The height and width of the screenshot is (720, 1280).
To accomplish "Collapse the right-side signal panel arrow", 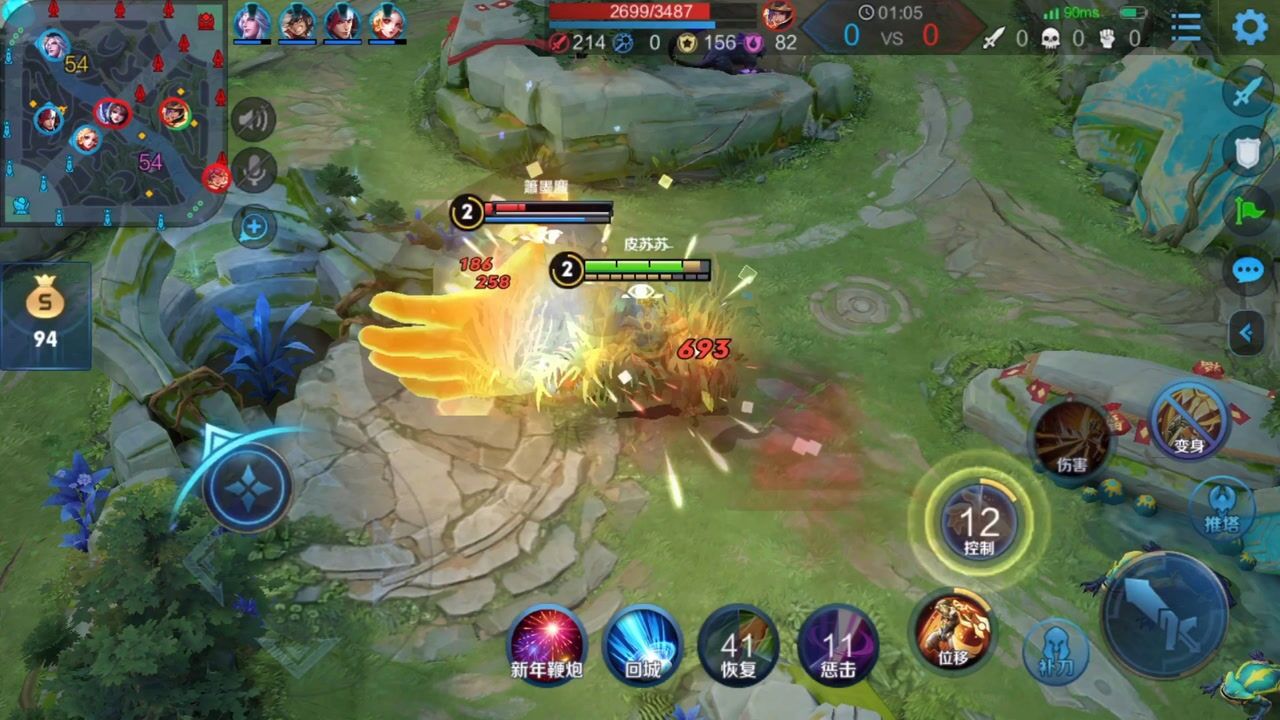I will 1247,333.
